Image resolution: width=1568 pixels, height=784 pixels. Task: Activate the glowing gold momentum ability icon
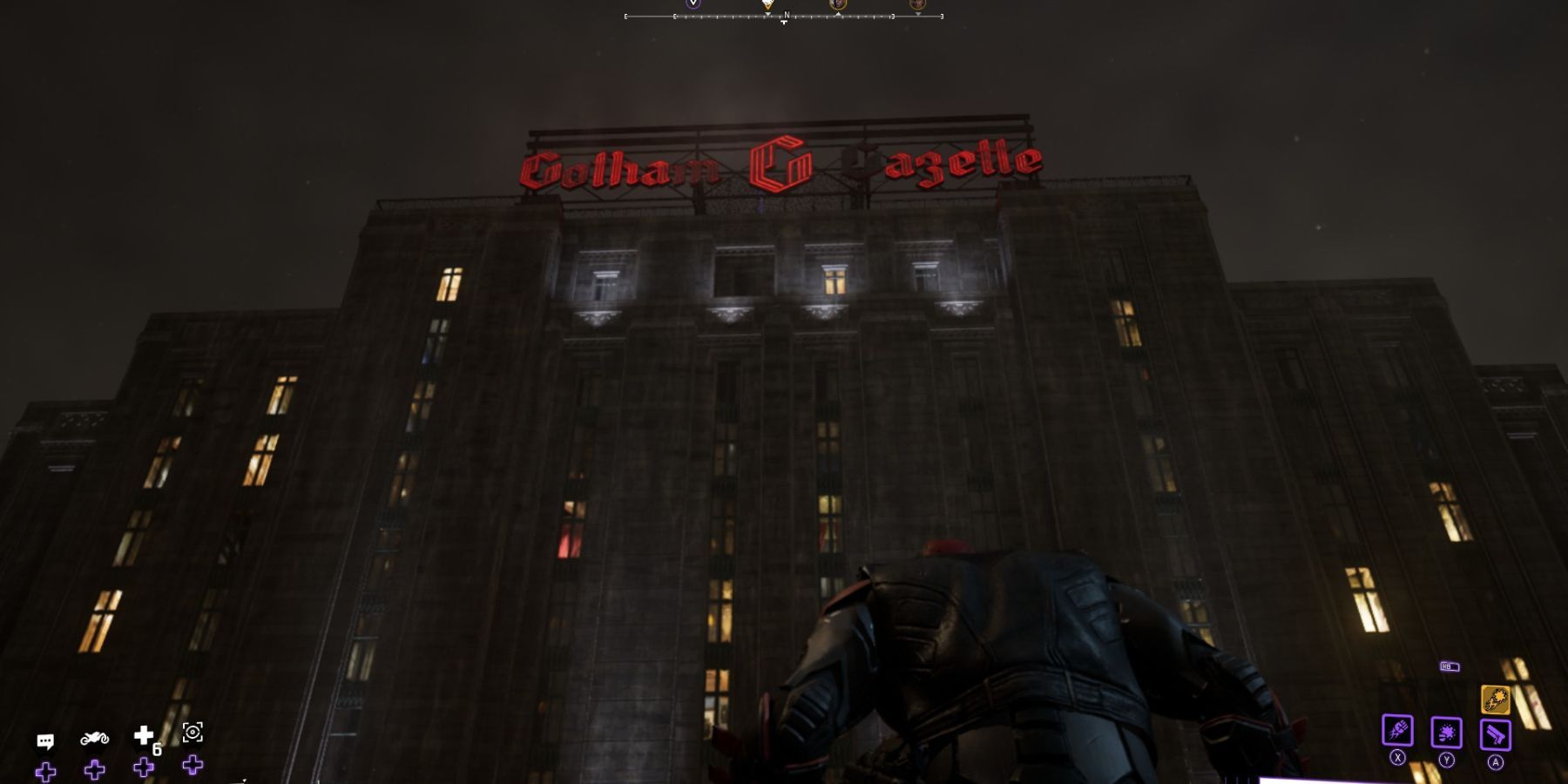[1496, 699]
